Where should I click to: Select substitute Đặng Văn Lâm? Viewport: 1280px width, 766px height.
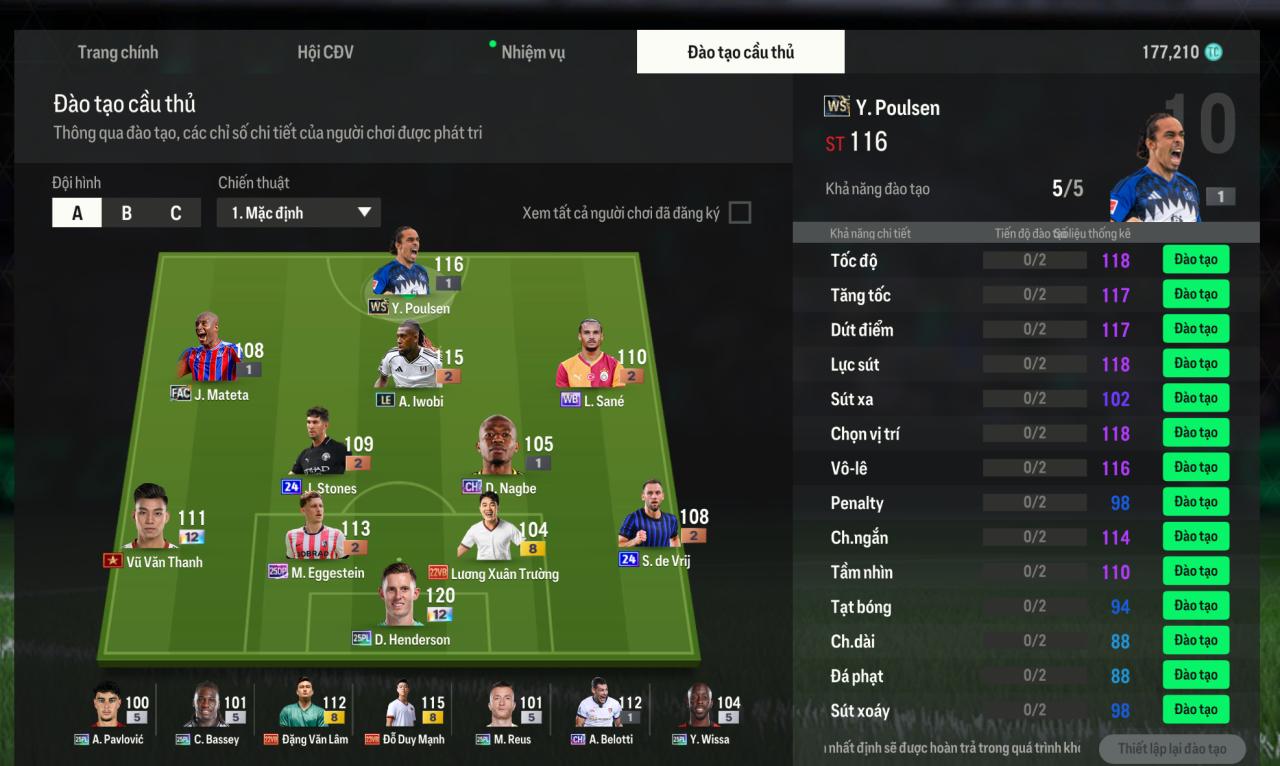302,711
